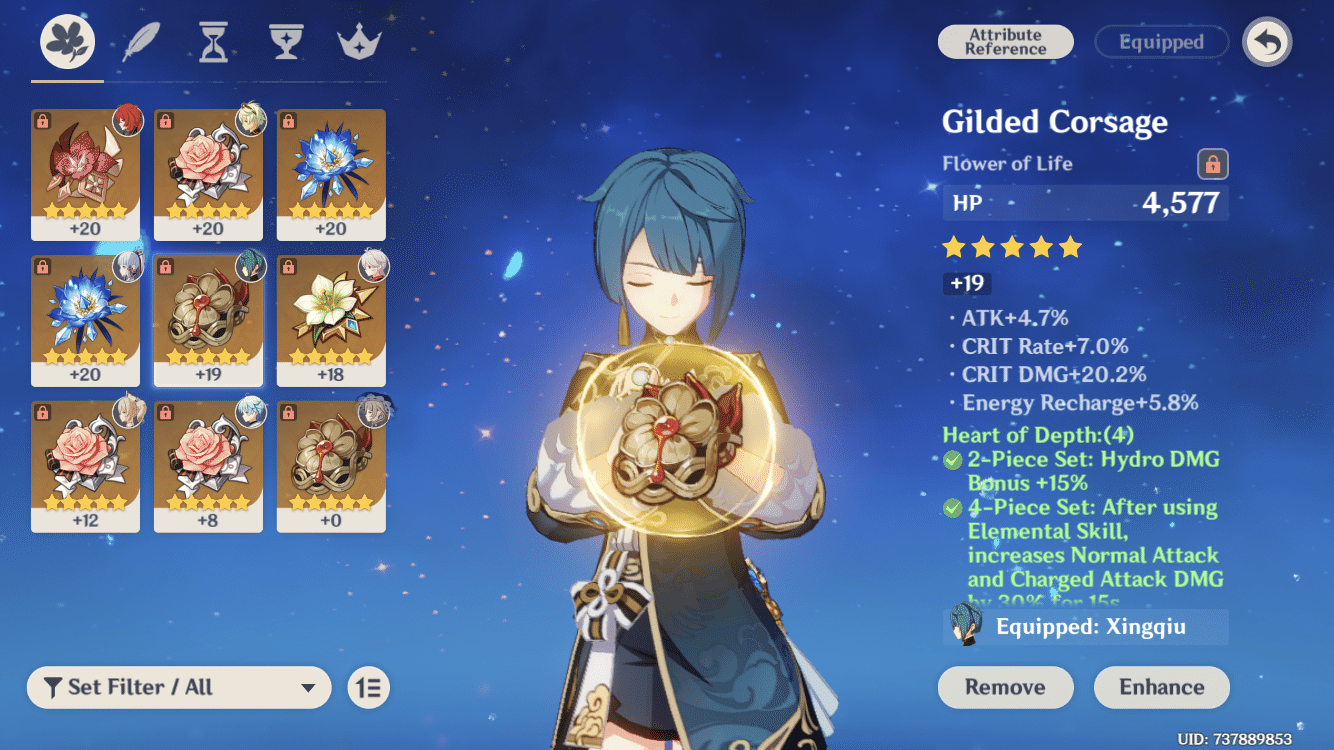Click the Enhance button

point(1161,687)
